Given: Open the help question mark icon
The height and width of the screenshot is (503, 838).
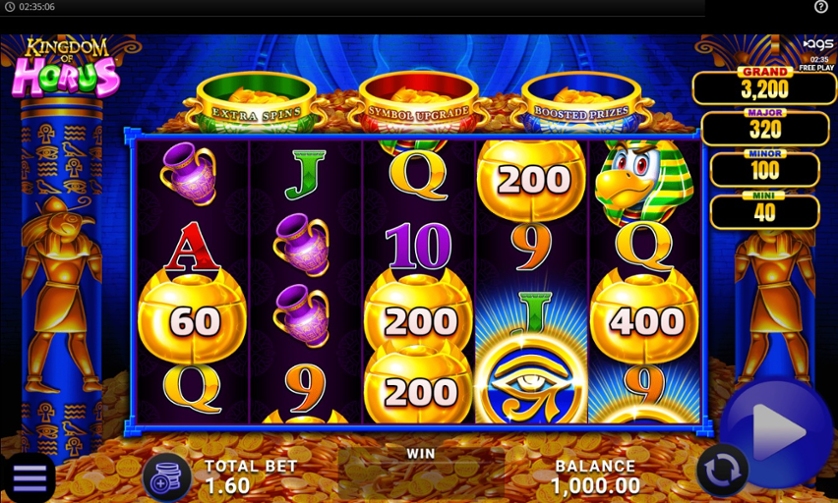Looking at the screenshot, I should [x=821, y=7].
